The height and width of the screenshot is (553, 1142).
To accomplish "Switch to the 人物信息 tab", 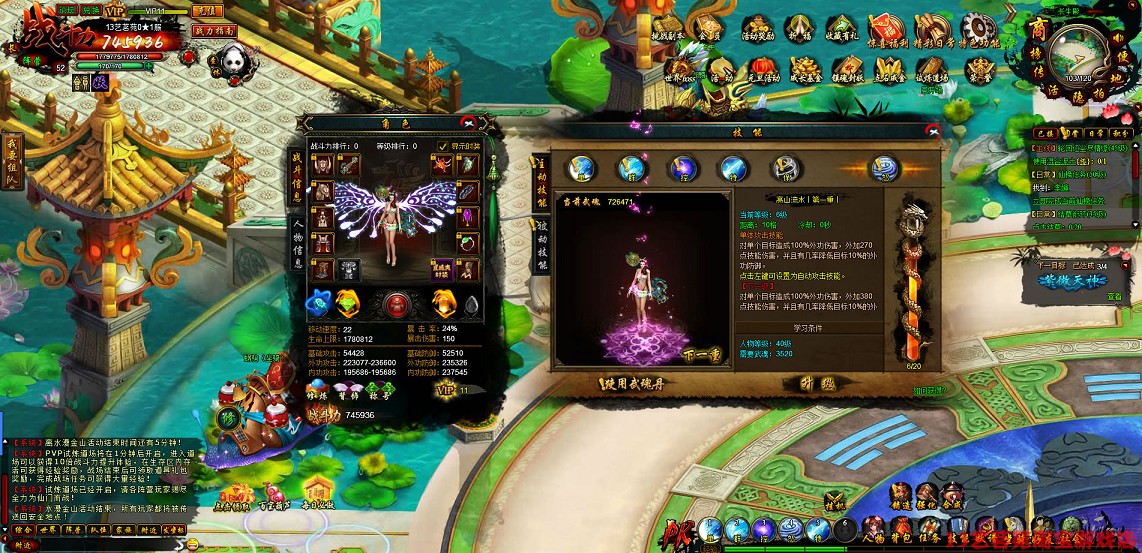I will click(x=298, y=243).
